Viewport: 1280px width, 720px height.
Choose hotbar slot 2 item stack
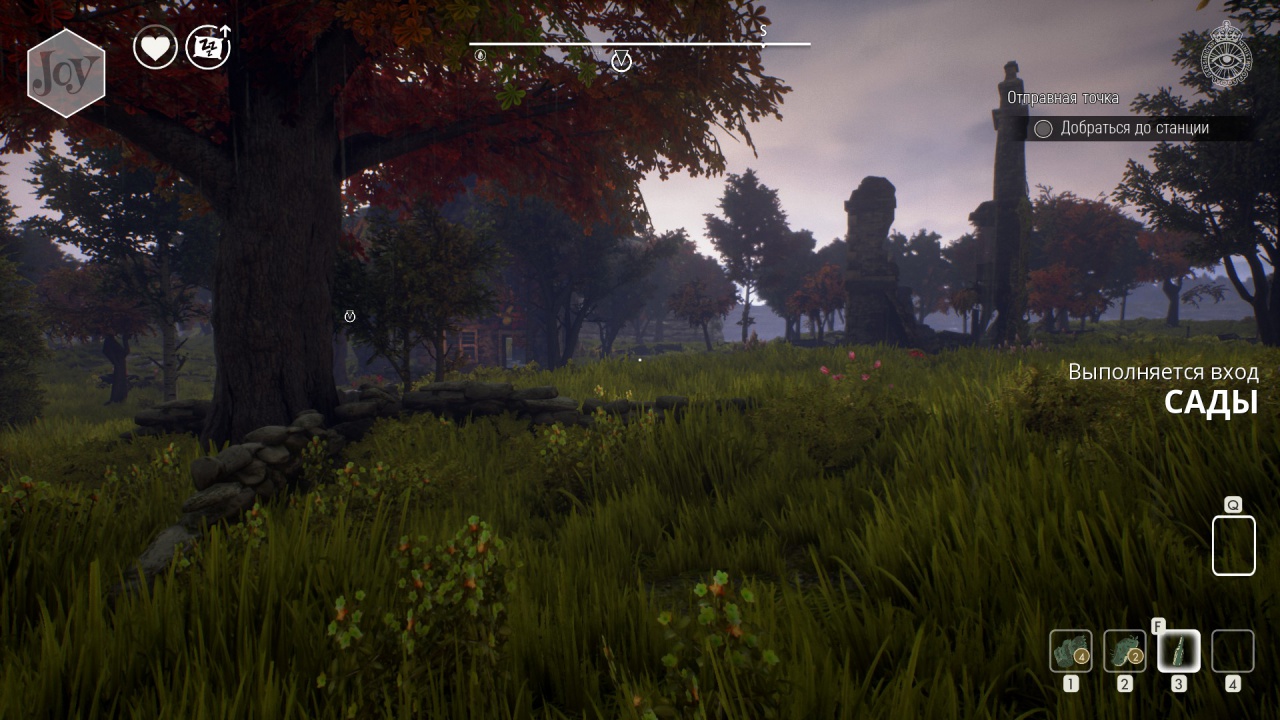[x=1125, y=651]
